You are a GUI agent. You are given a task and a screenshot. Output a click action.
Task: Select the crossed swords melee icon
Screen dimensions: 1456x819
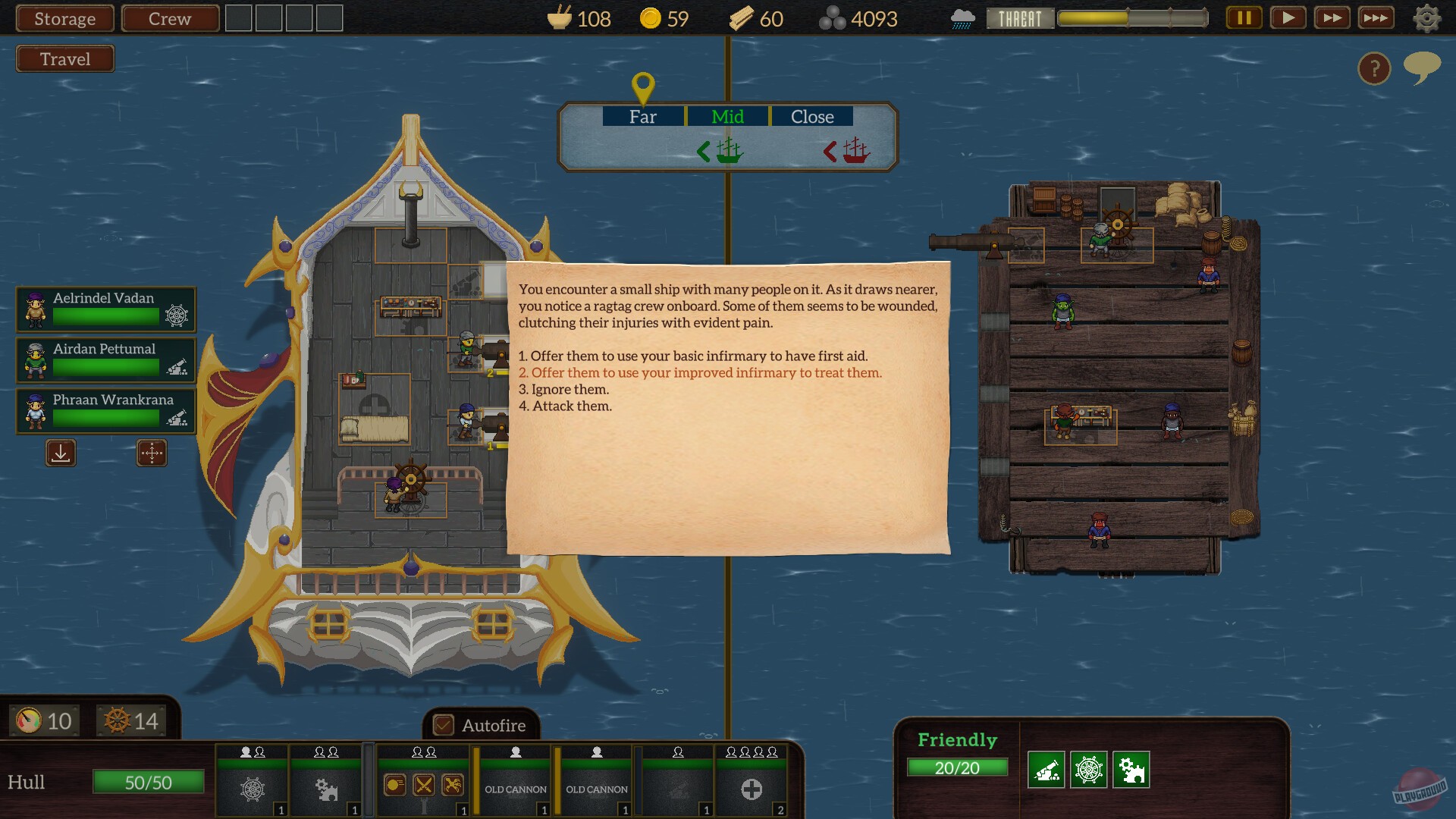click(x=425, y=786)
